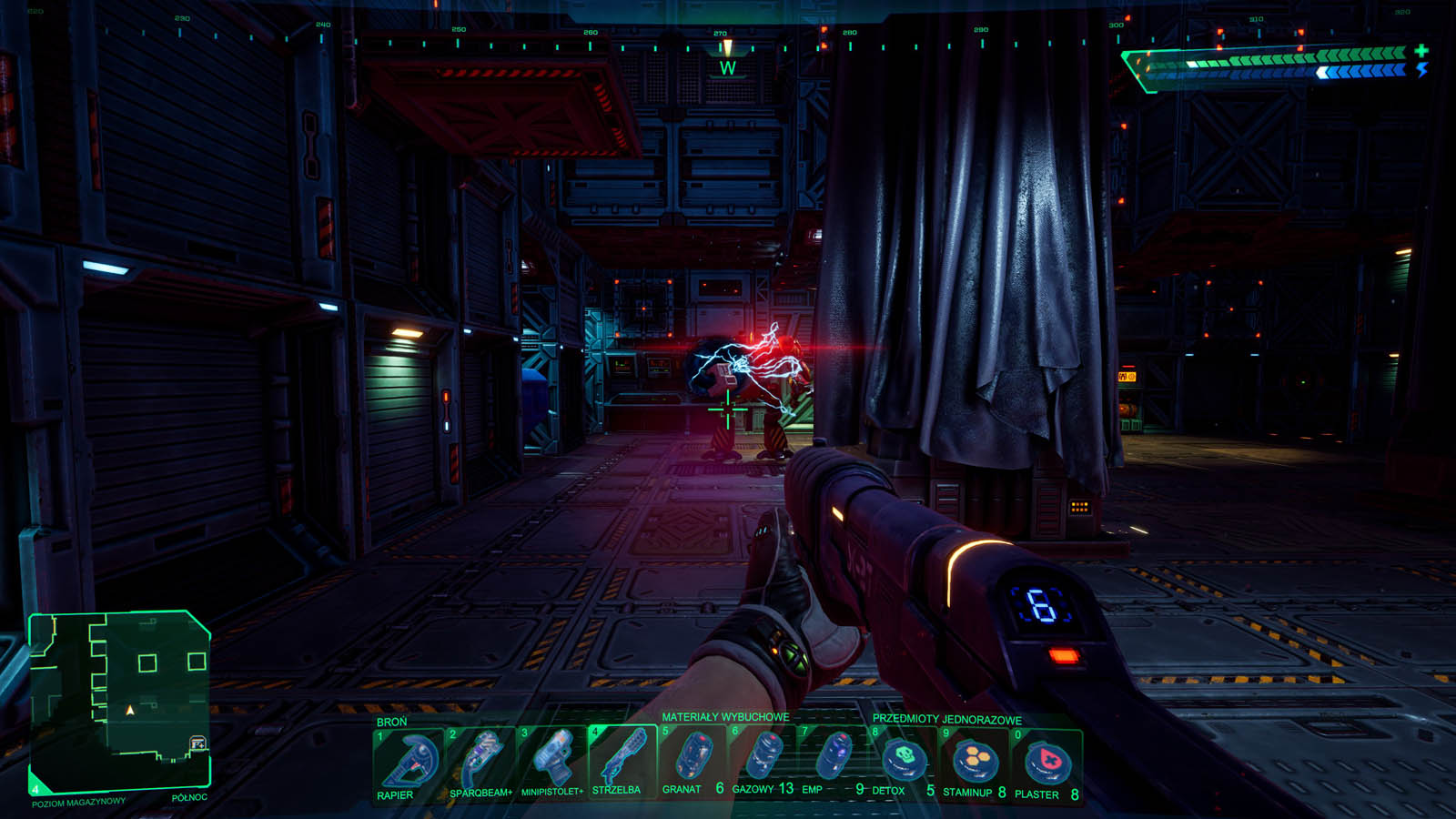The width and height of the screenshot is (1456, 819).
Task: Select the Granat explosive slot
Action: (x=693, y=761)
